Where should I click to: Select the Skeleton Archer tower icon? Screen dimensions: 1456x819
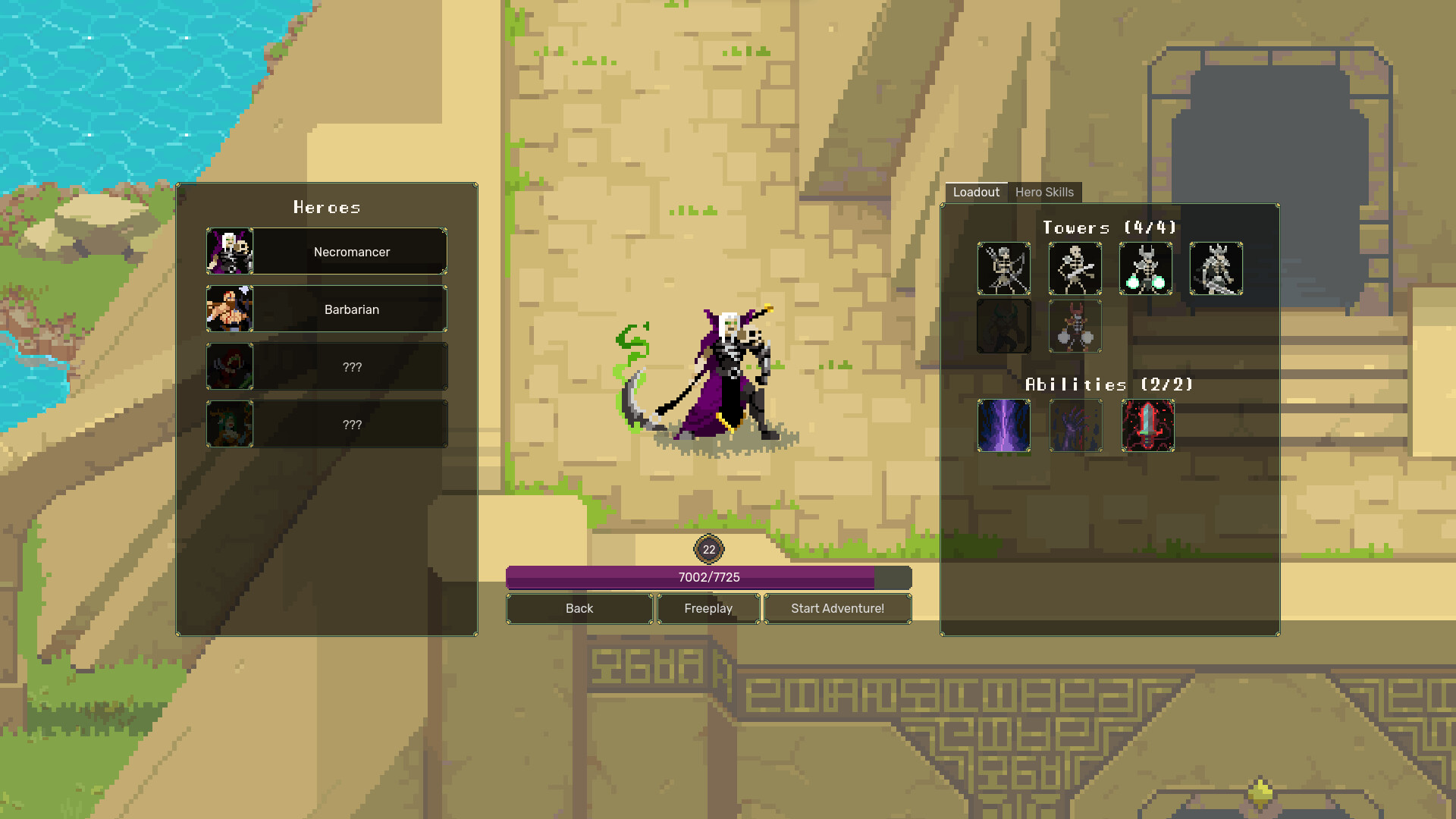[x=1003, y=269]
